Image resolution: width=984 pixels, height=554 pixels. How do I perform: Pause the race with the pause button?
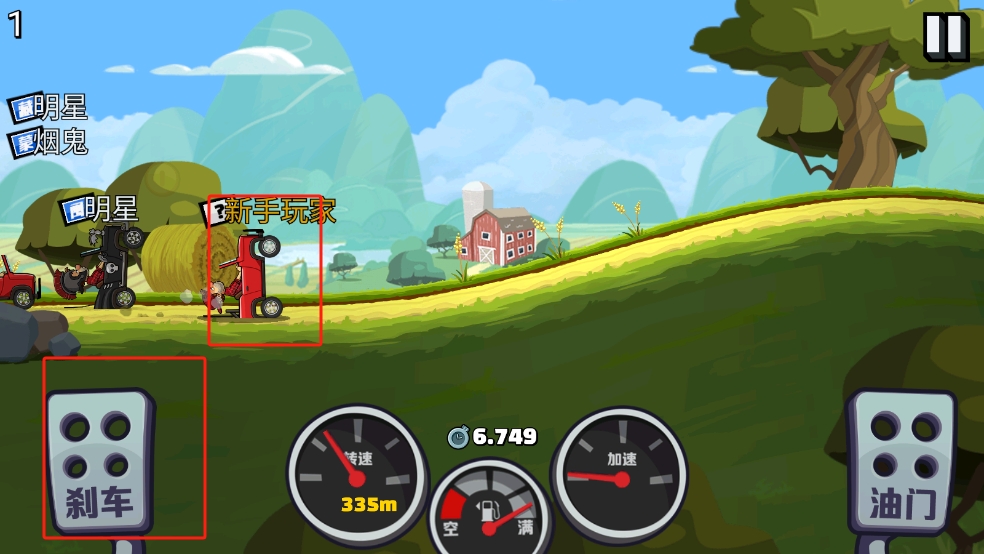point(944,36)
